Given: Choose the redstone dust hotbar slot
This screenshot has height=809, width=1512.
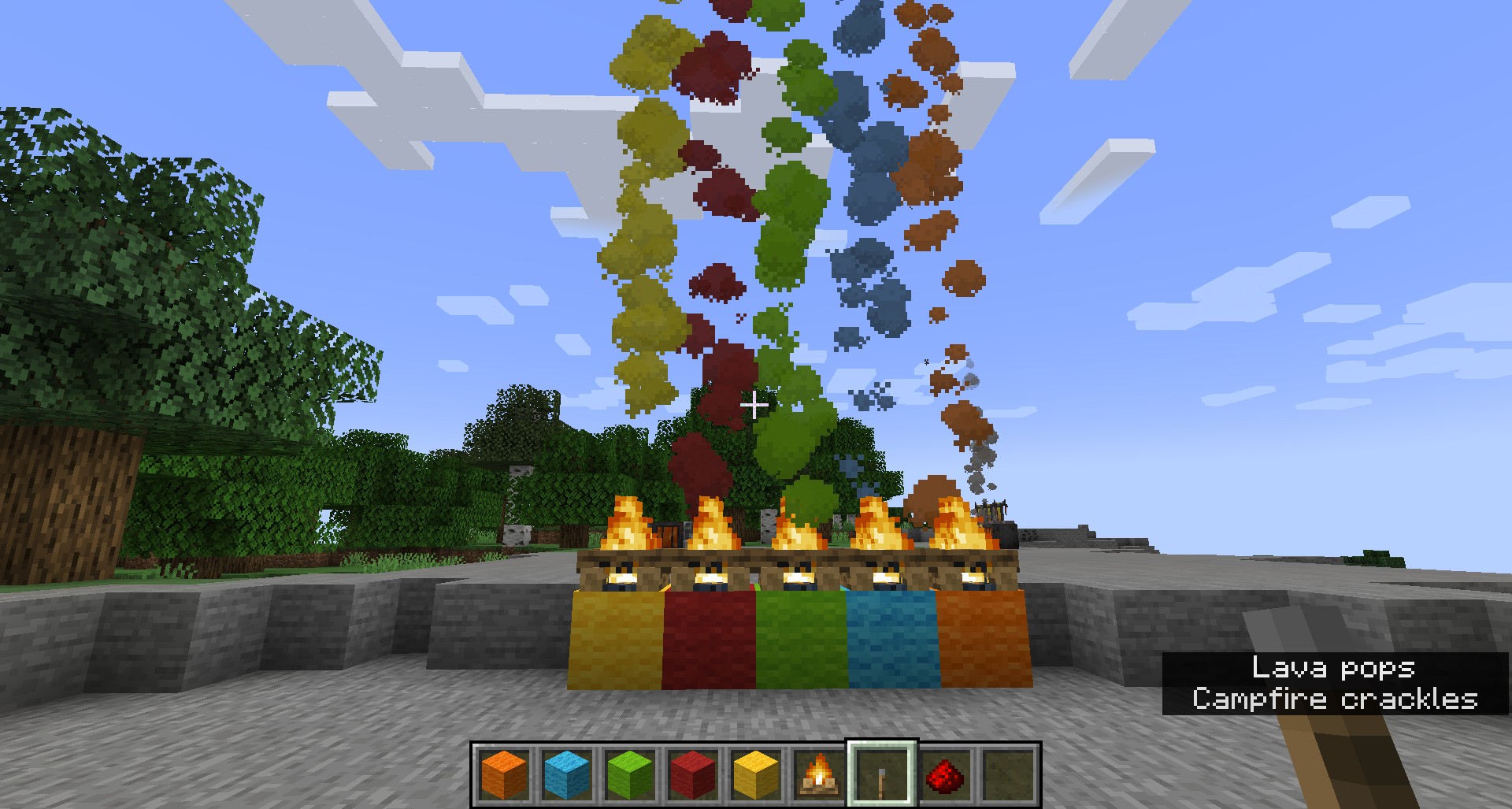Looking at the screenshot, I should click(x=945, y=774).
